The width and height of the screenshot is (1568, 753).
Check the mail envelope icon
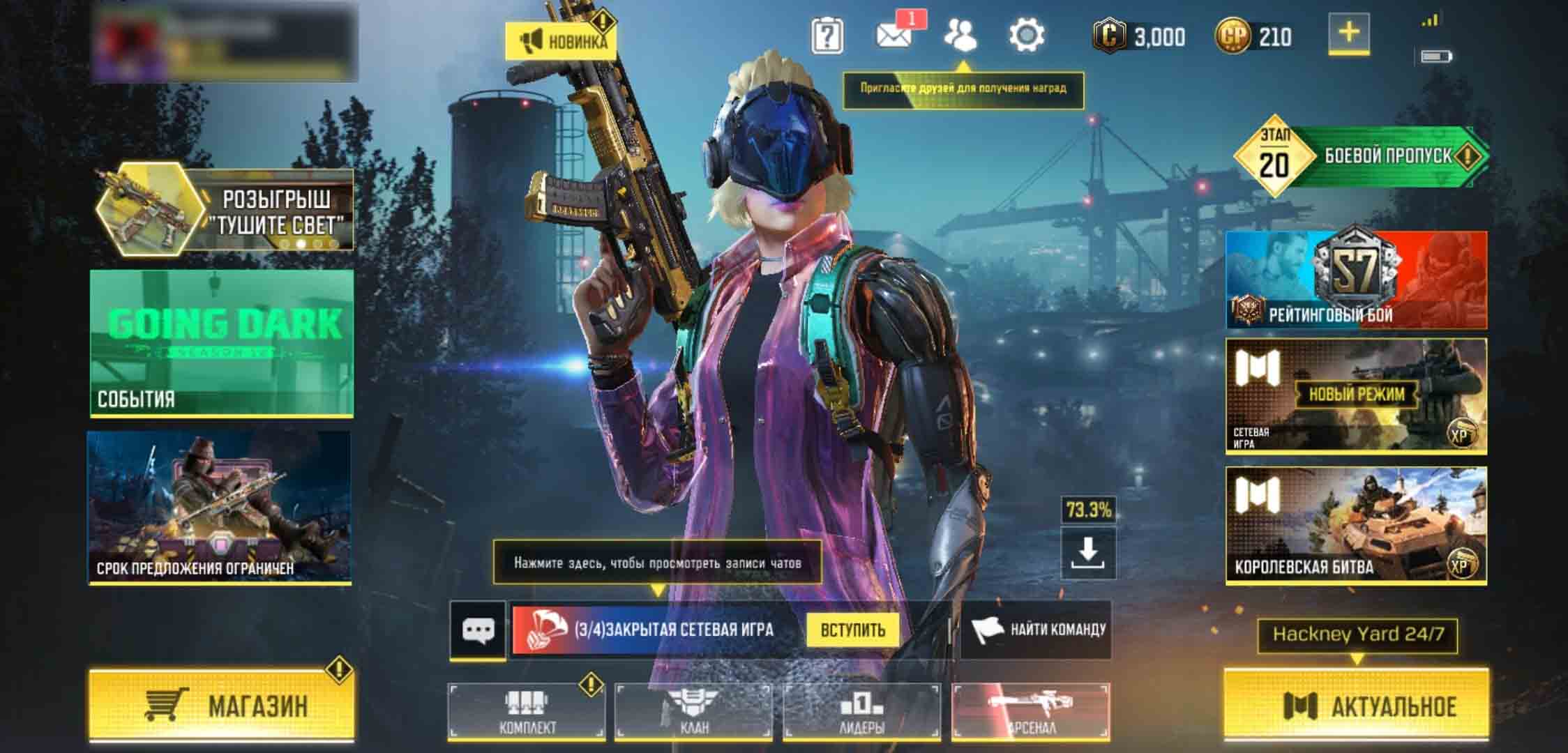894,35
